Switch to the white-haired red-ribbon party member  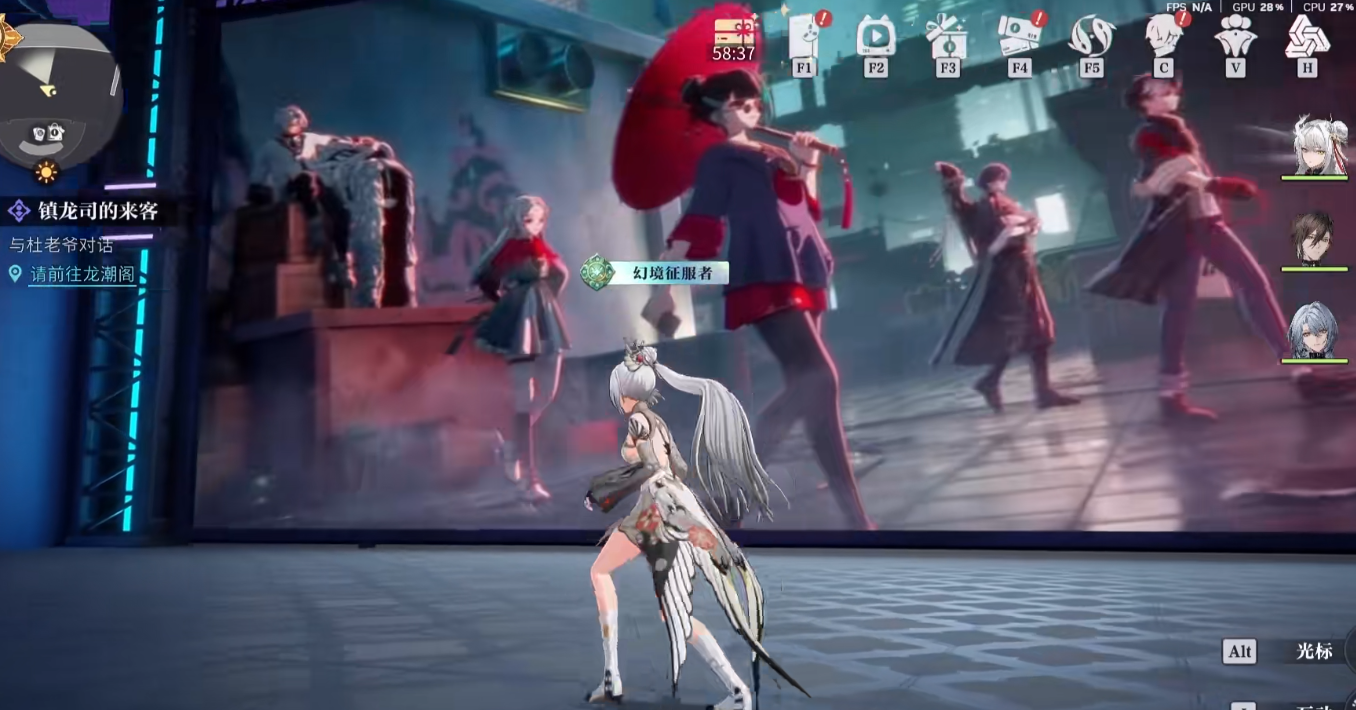1315,147
